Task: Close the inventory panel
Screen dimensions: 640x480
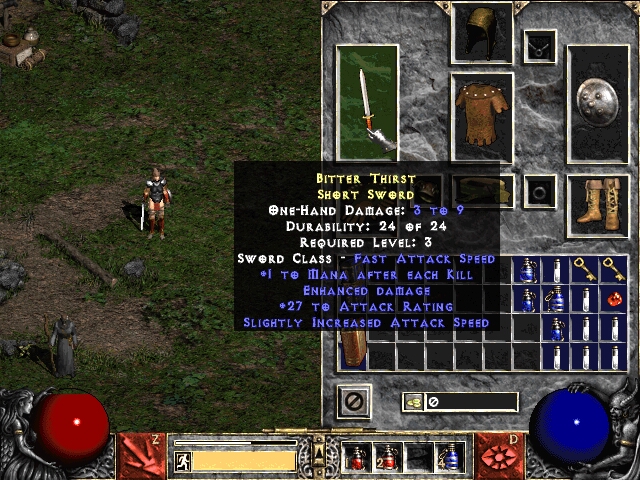Action: pyautogui.click(x=355, y=401)
